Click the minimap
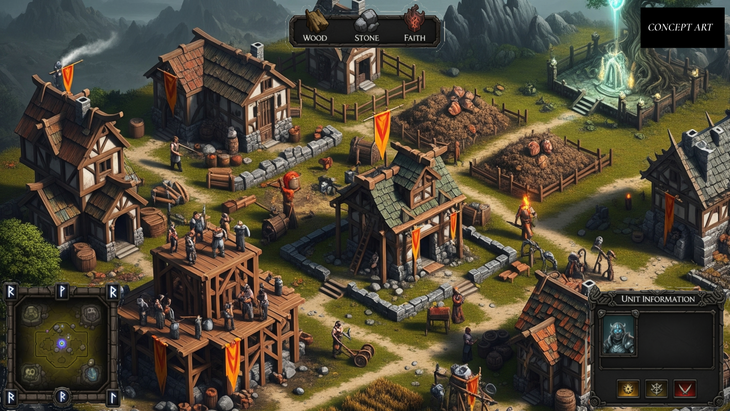Screen dimensions: 730x411 (60, 343)
